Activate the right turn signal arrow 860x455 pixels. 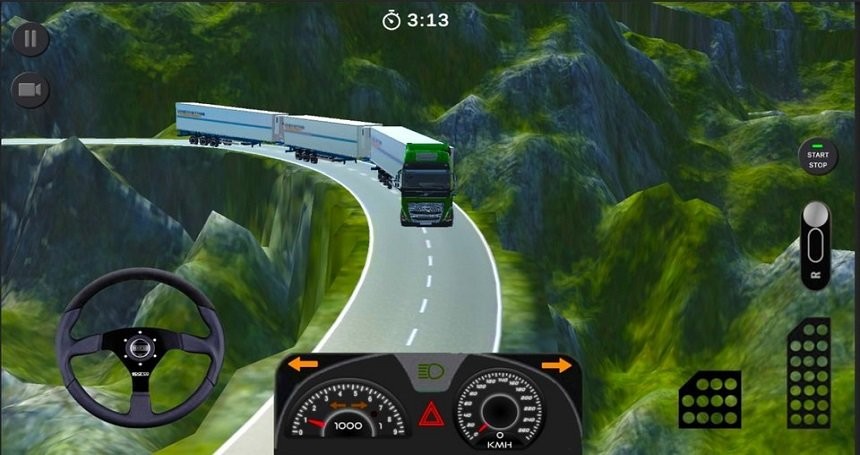[x=556, y=365]
